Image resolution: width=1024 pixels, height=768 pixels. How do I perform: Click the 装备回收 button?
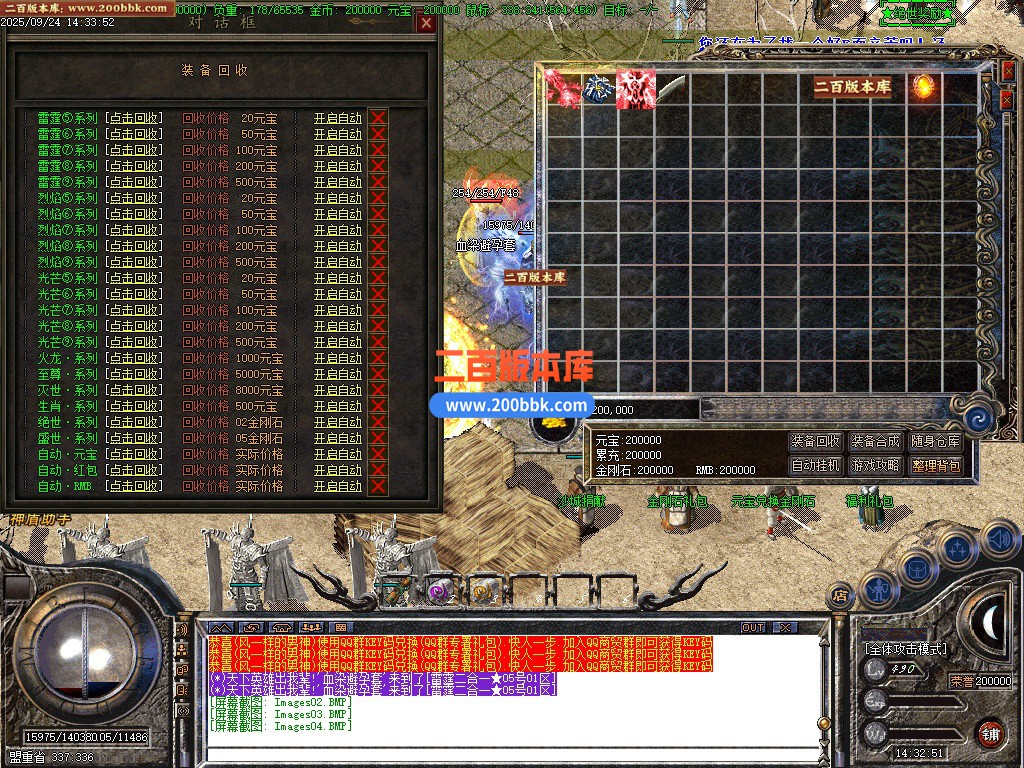pyautogui.click(x=816, y=441)
